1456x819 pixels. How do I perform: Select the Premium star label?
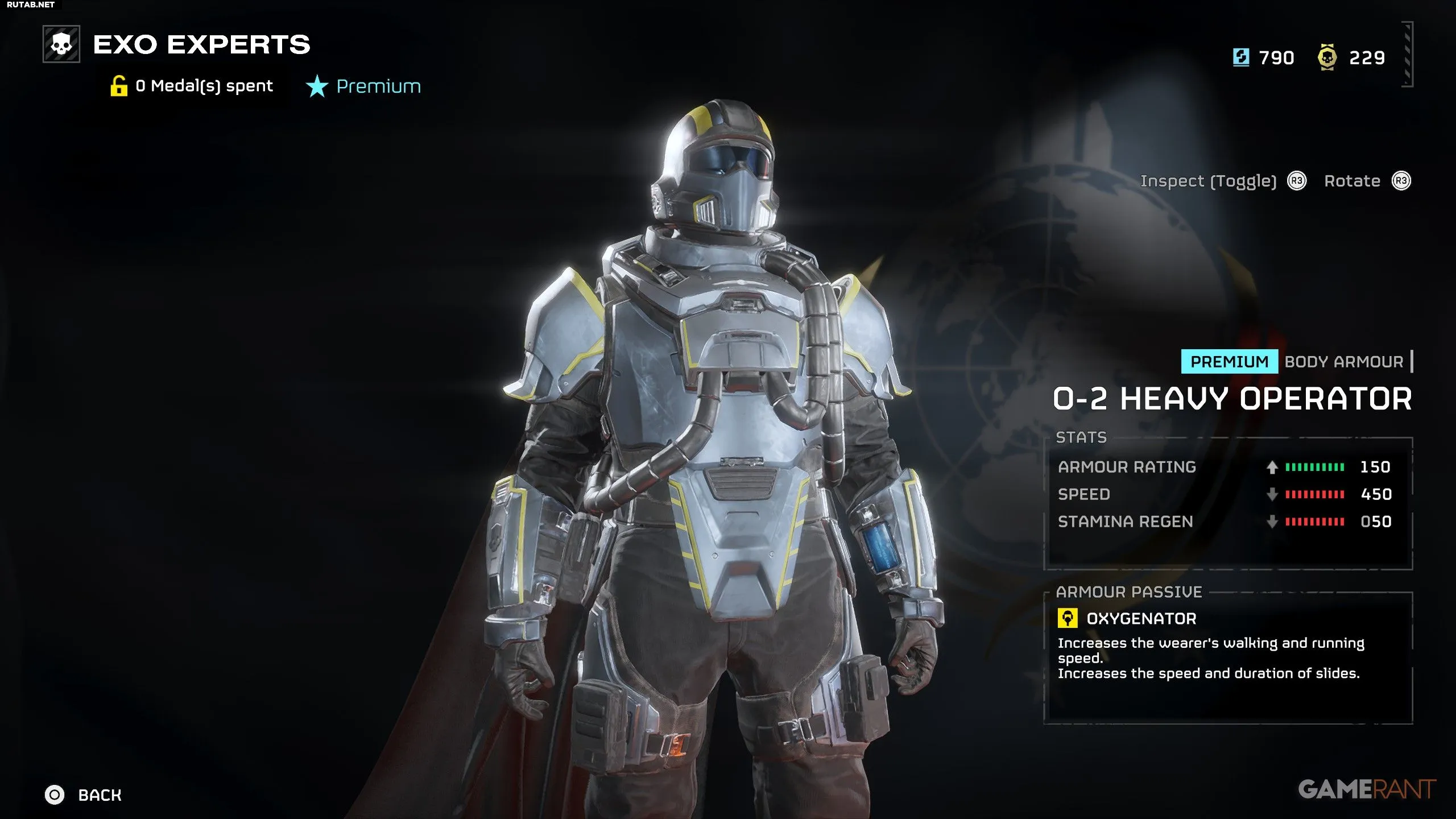point(364,86)
